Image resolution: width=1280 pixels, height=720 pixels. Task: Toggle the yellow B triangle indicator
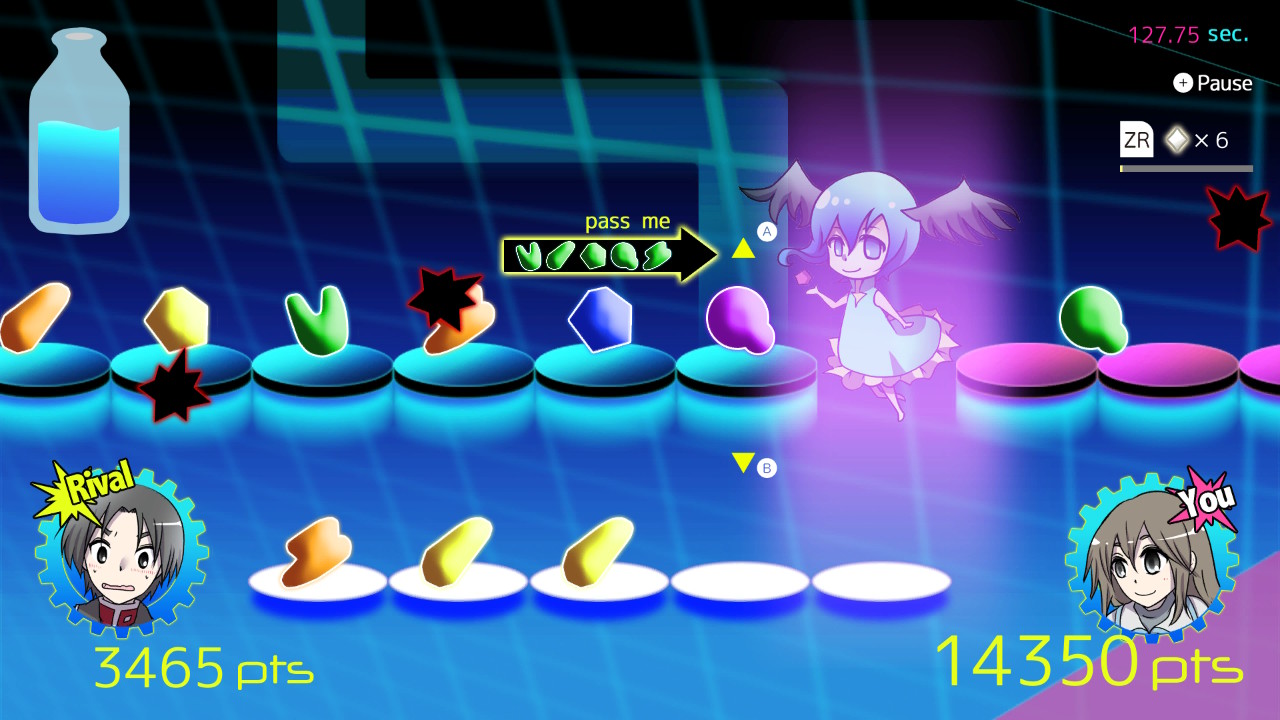[741, 462]
